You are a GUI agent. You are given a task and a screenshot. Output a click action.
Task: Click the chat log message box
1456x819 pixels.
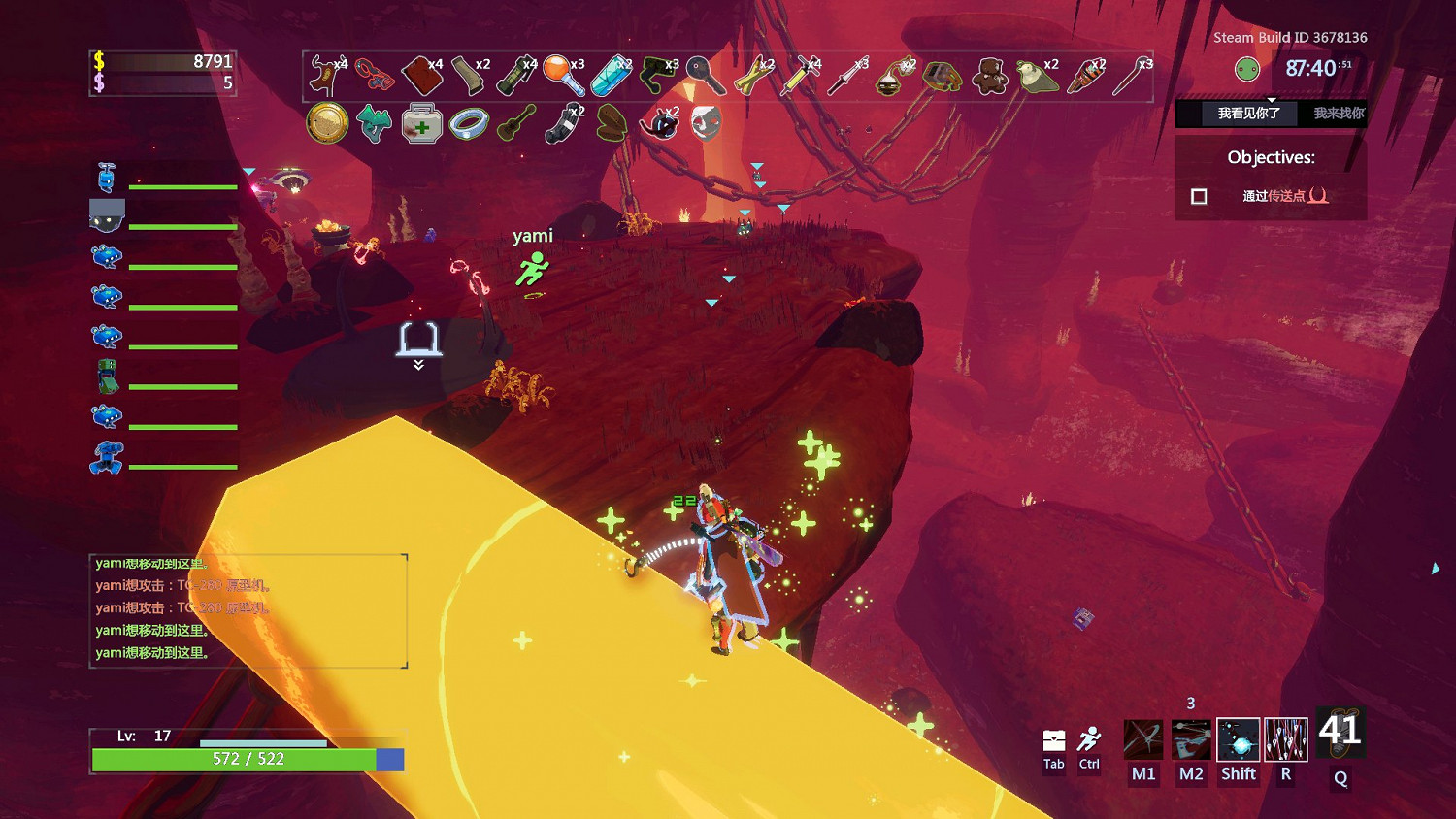(248, 610)
